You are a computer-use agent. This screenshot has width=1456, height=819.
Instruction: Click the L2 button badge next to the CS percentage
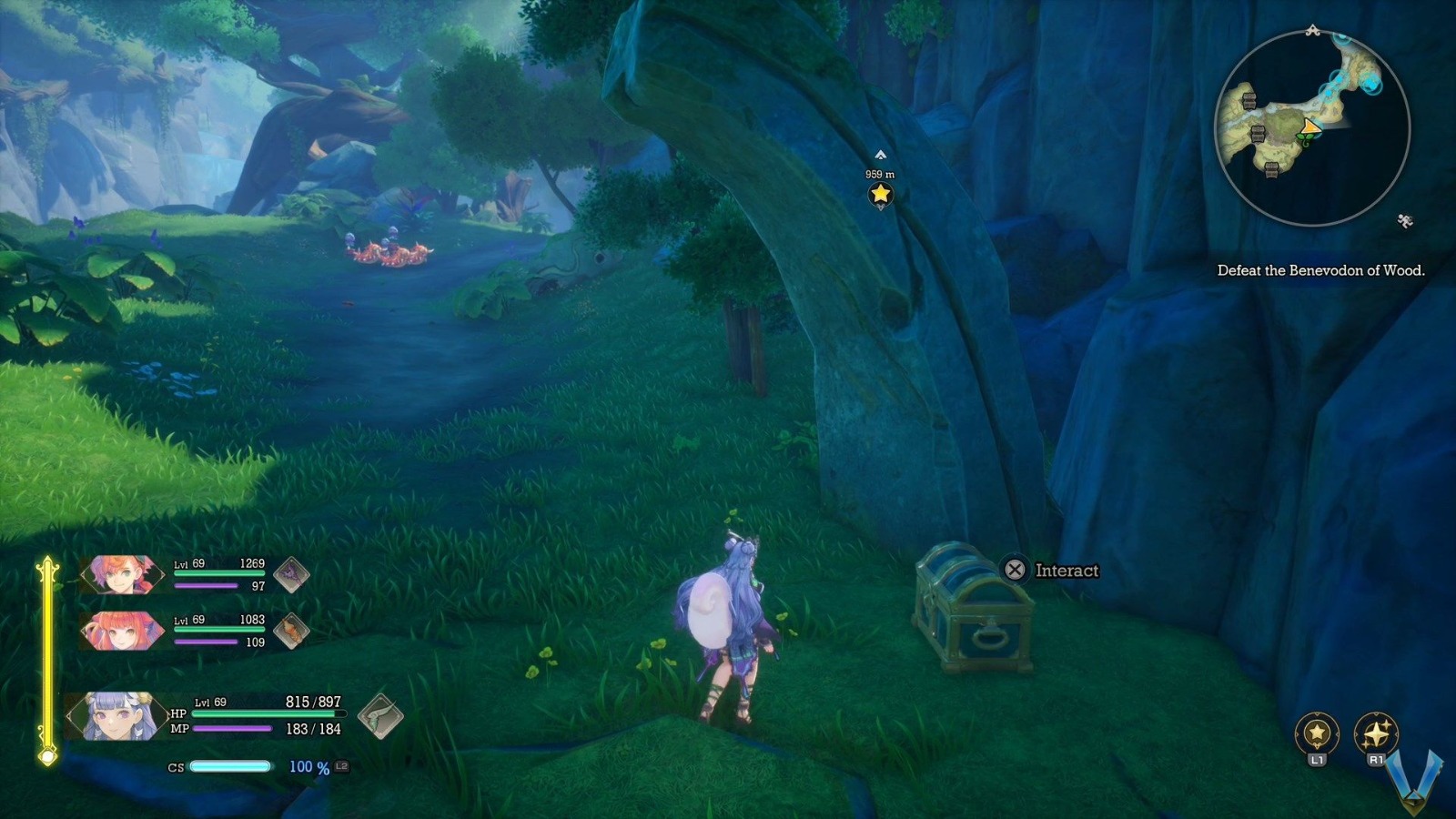pos(339,767)
